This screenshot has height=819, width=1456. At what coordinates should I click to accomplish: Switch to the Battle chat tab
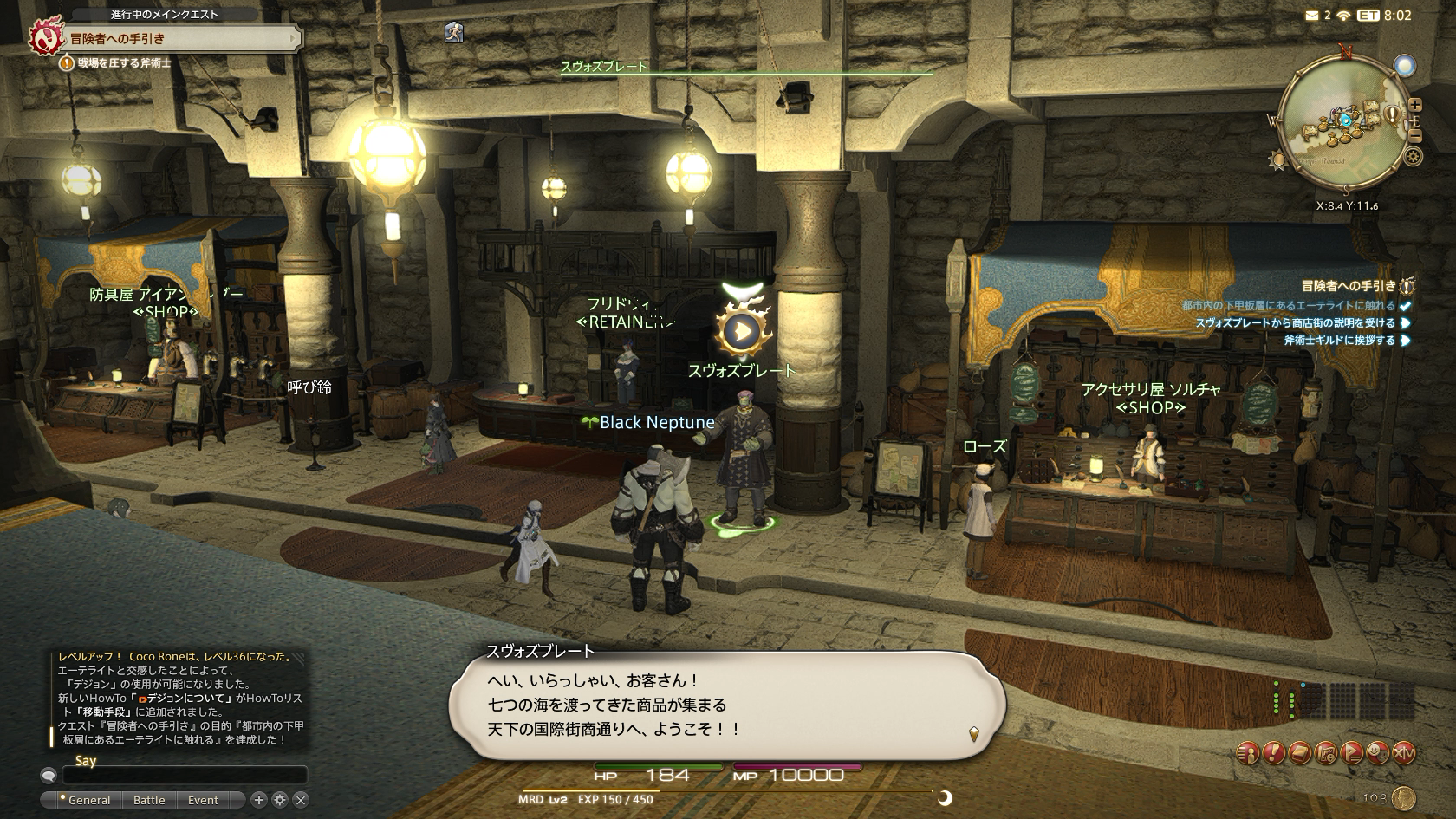tap(149, 800)
